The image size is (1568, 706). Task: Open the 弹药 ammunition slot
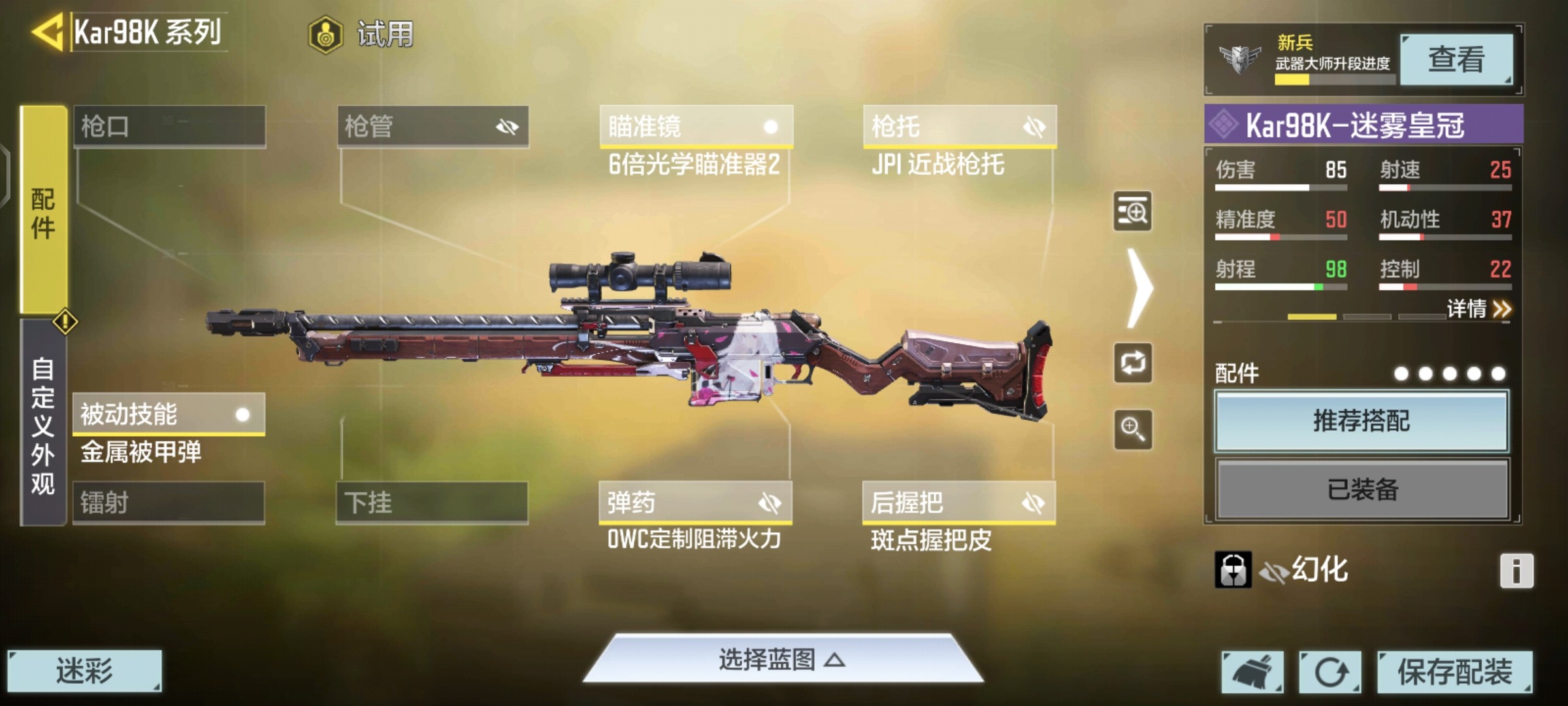695,503
